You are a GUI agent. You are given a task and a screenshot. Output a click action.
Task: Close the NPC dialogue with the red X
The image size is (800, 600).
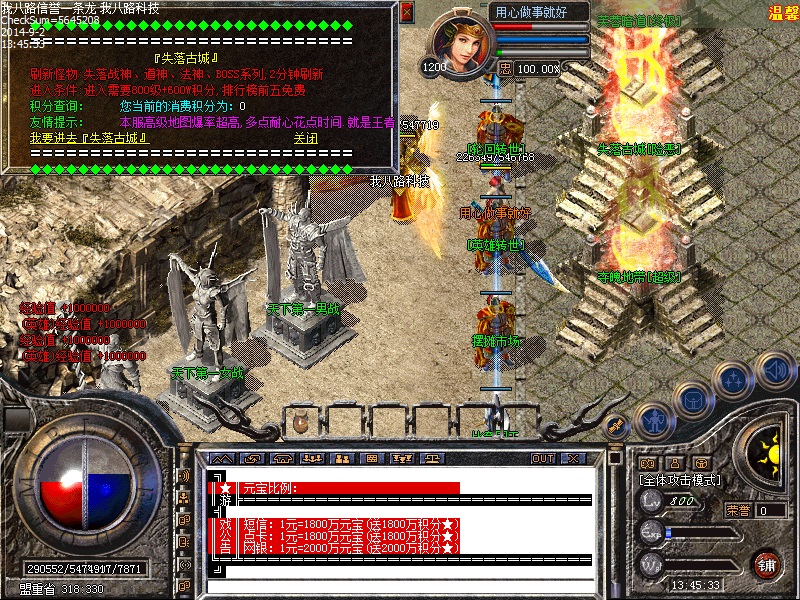click(x=406, y=11)
